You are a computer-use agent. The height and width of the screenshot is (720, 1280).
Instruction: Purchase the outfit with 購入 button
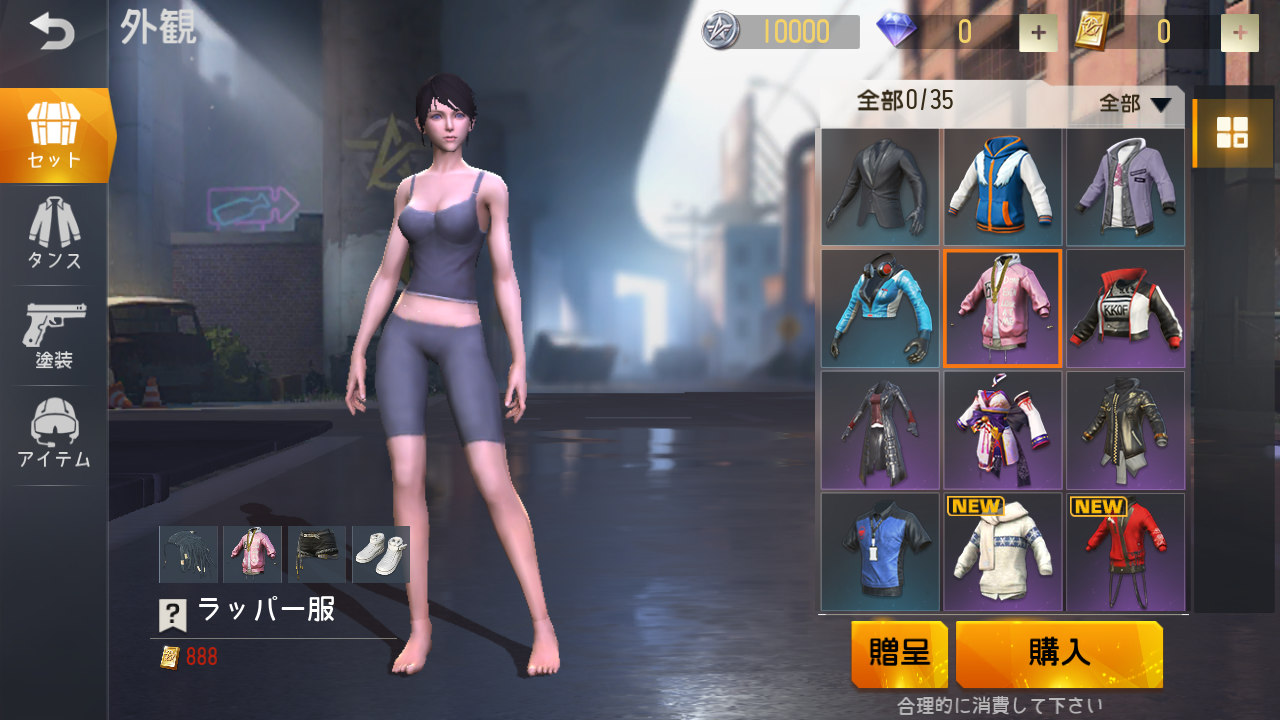point(1059,654)
